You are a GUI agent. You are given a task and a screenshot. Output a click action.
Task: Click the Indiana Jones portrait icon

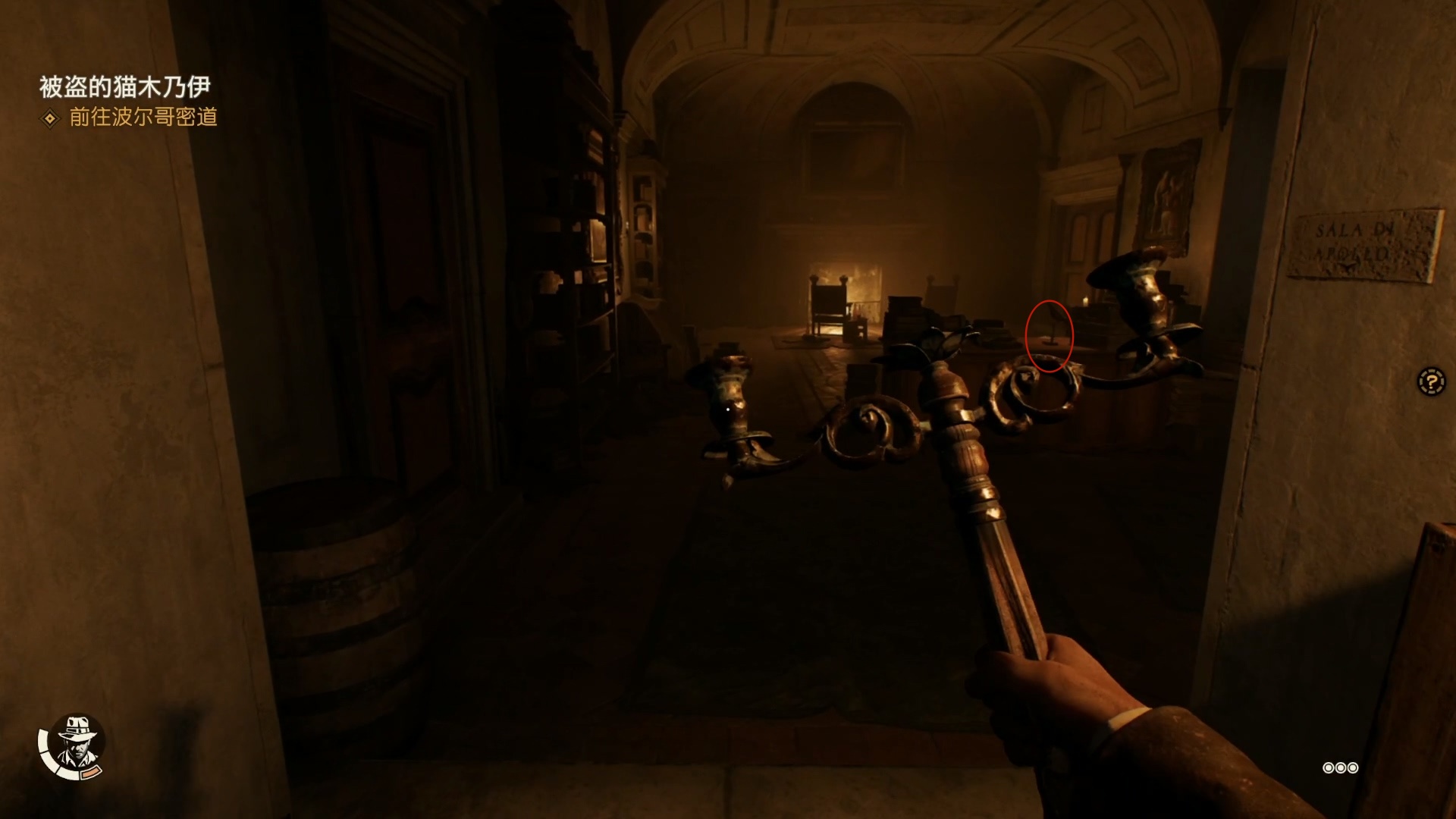(x=74, y=743)
